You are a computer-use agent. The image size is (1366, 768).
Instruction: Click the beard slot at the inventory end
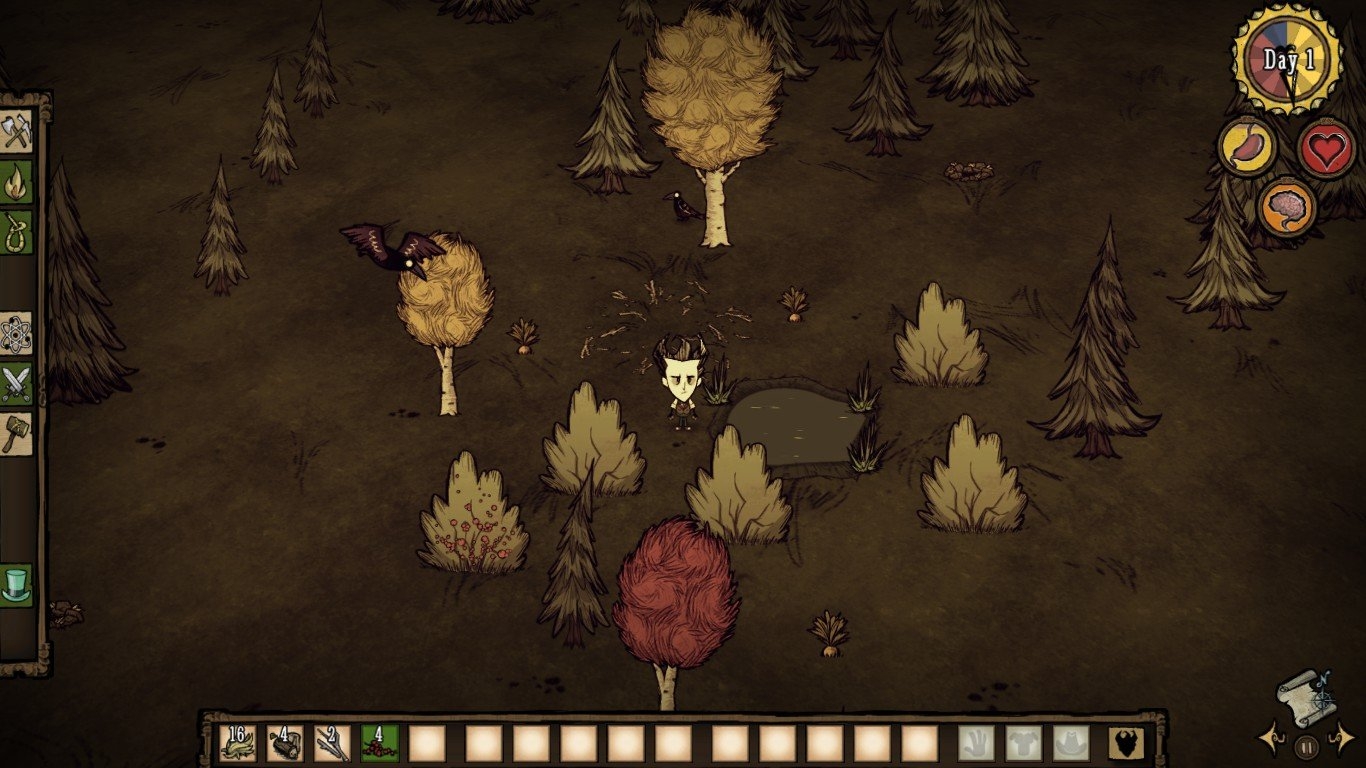pyautogui.click(x=1126, y=743)
